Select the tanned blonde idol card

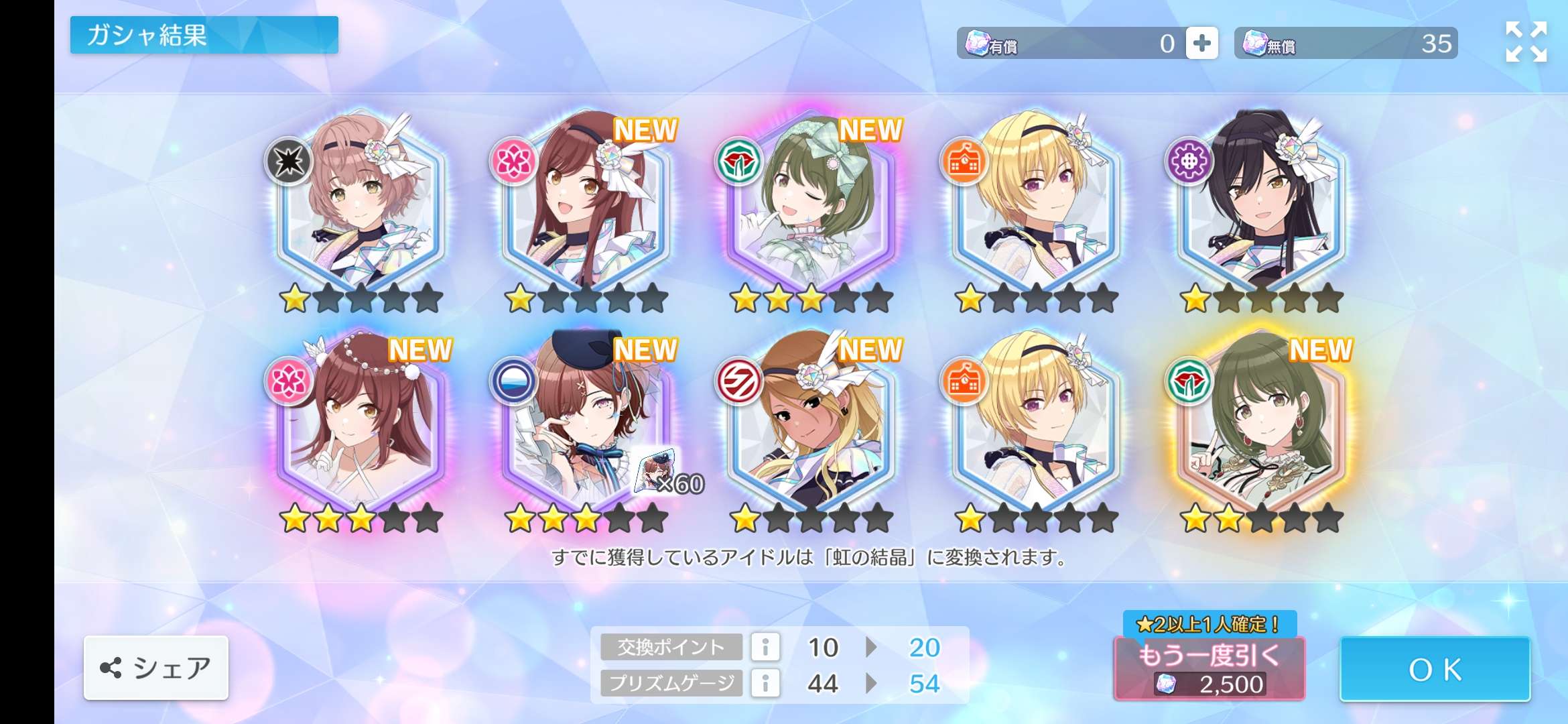811,422
